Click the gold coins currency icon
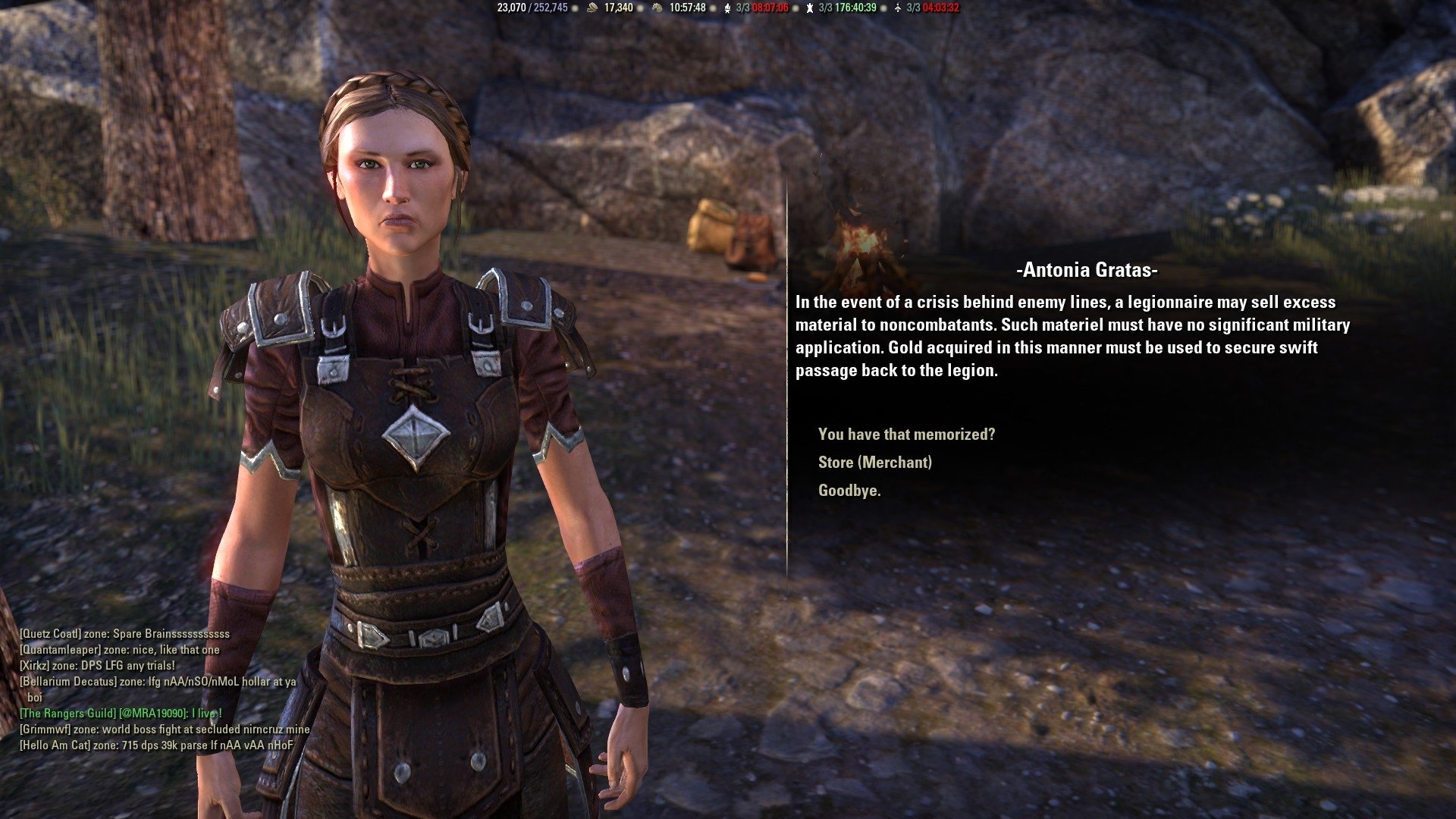Image resolution: width=1456 pixels, height=819 pixels. pyautogui.click(x=593, y=9)
